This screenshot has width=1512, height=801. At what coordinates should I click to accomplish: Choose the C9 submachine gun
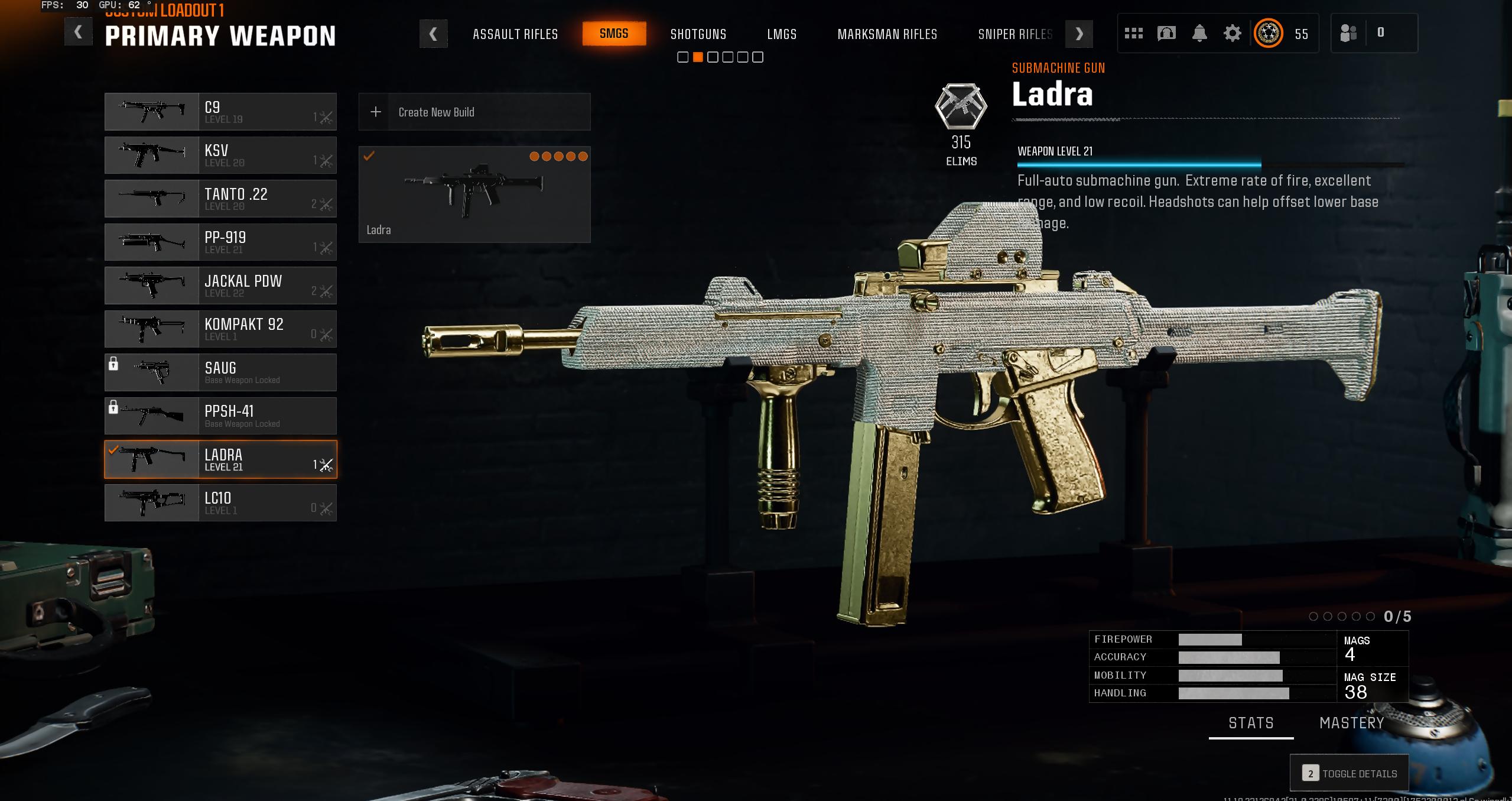[x=220, y=112]
